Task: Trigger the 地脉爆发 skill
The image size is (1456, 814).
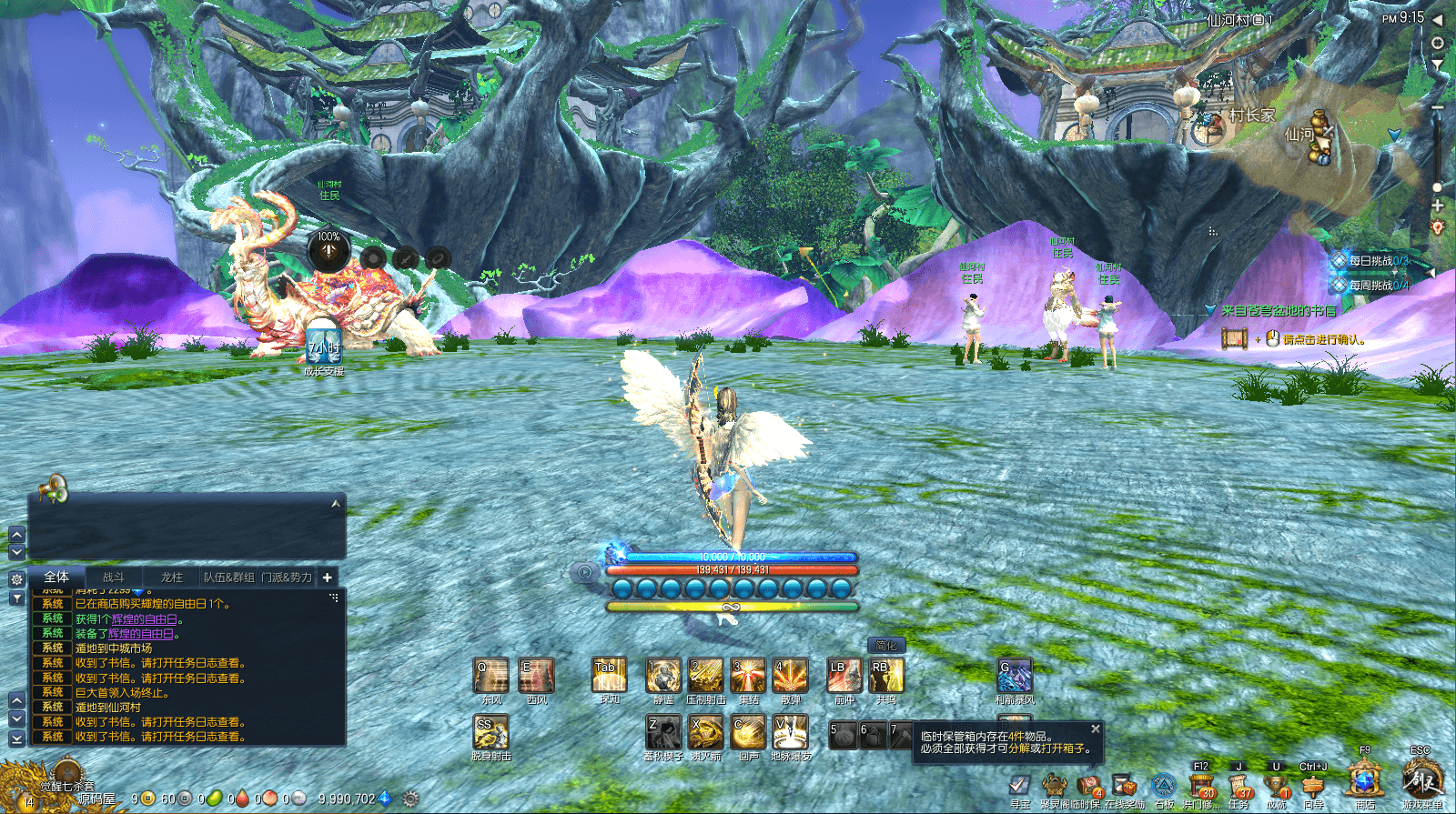Action: tap(791, 731)
